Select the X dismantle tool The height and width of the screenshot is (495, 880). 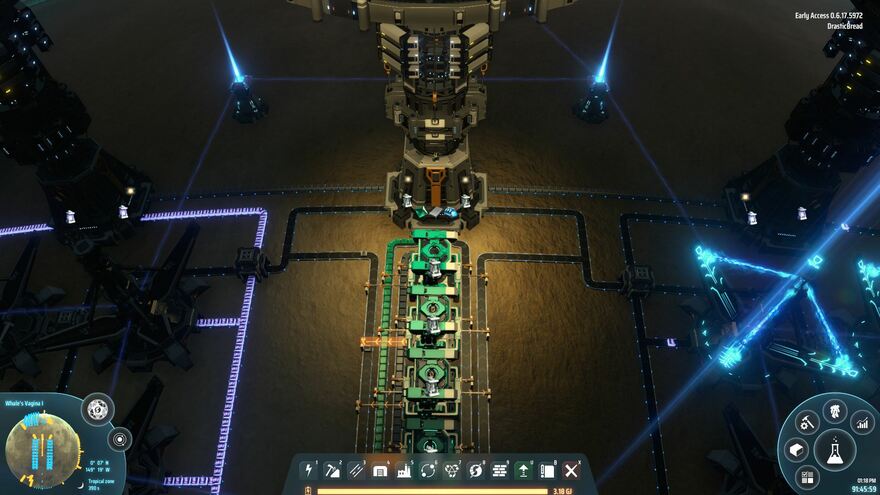pos(571,470)
